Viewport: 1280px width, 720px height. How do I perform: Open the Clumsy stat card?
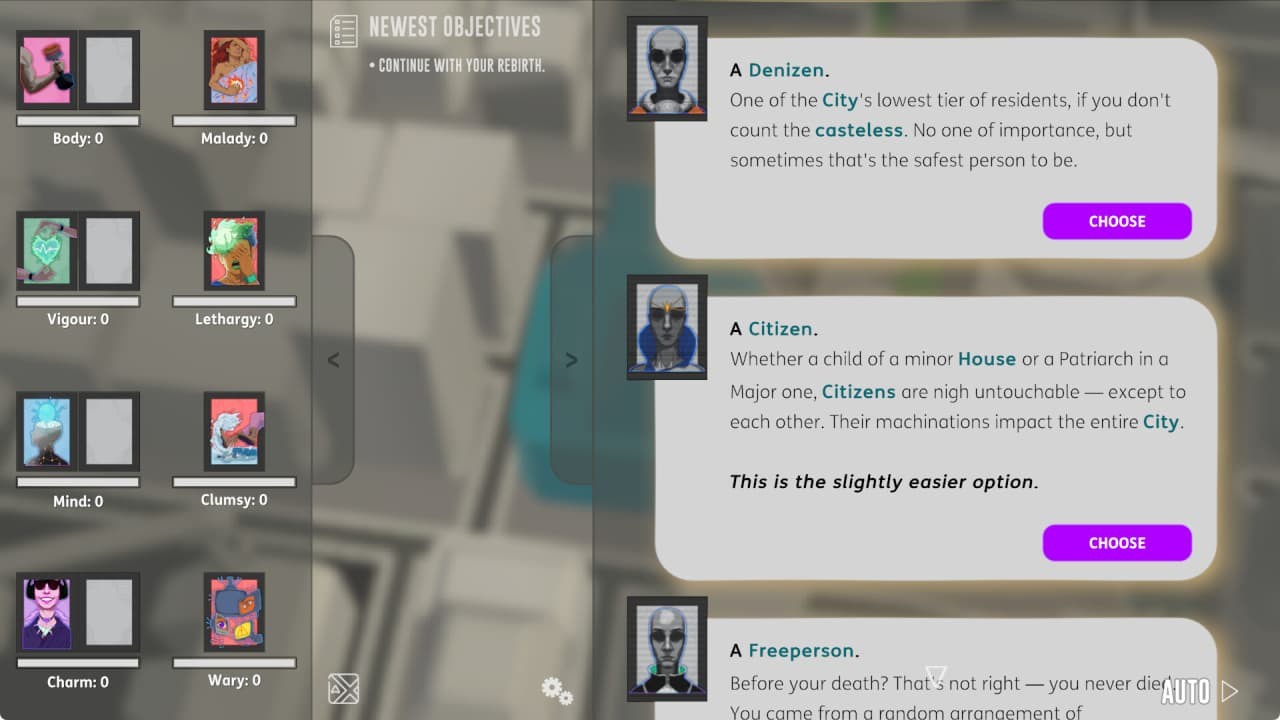(x=233, y=432)
